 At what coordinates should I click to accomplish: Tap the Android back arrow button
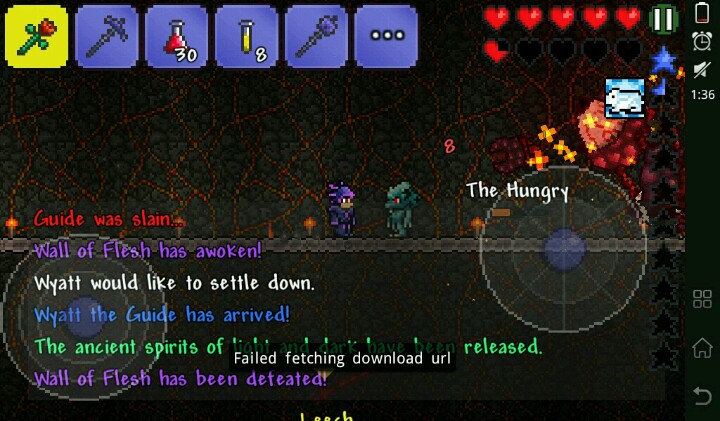point(702,396)
